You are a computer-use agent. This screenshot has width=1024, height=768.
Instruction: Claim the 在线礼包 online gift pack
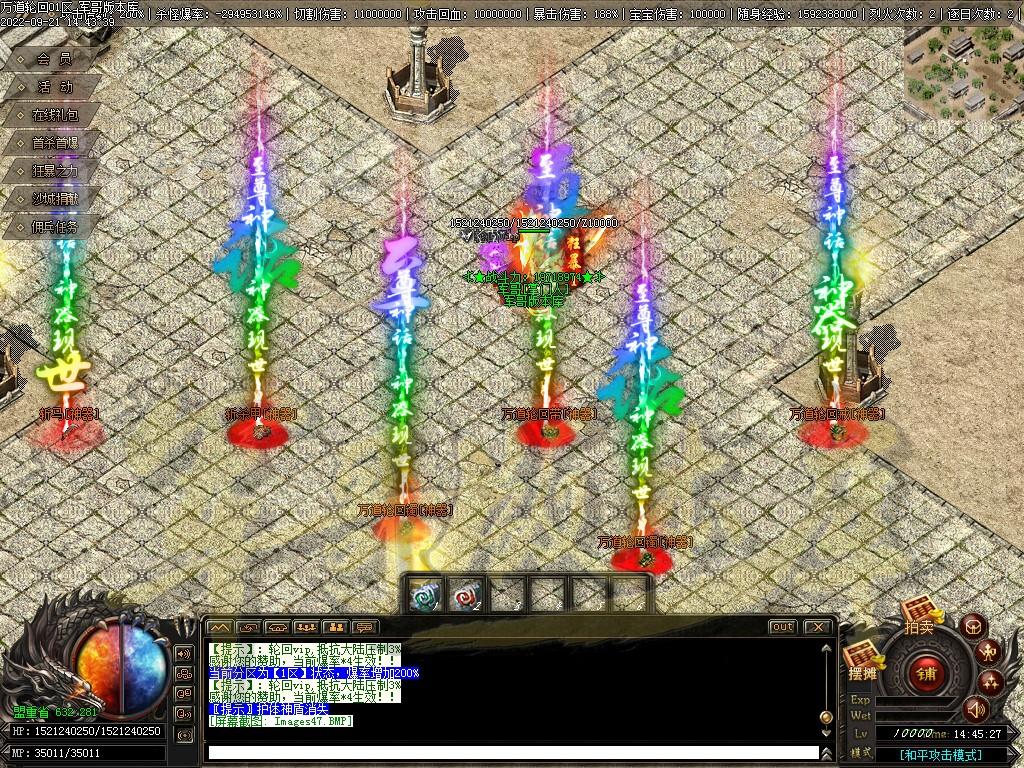tap(53, 115)
